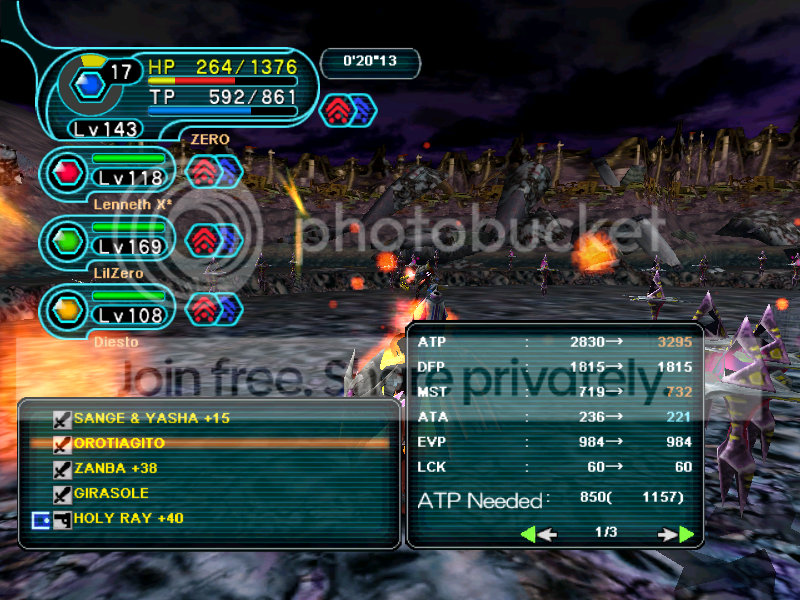The image size is (800, 600).
Task: Equip the ZANBA +38 sword
Action: [114, 468]
